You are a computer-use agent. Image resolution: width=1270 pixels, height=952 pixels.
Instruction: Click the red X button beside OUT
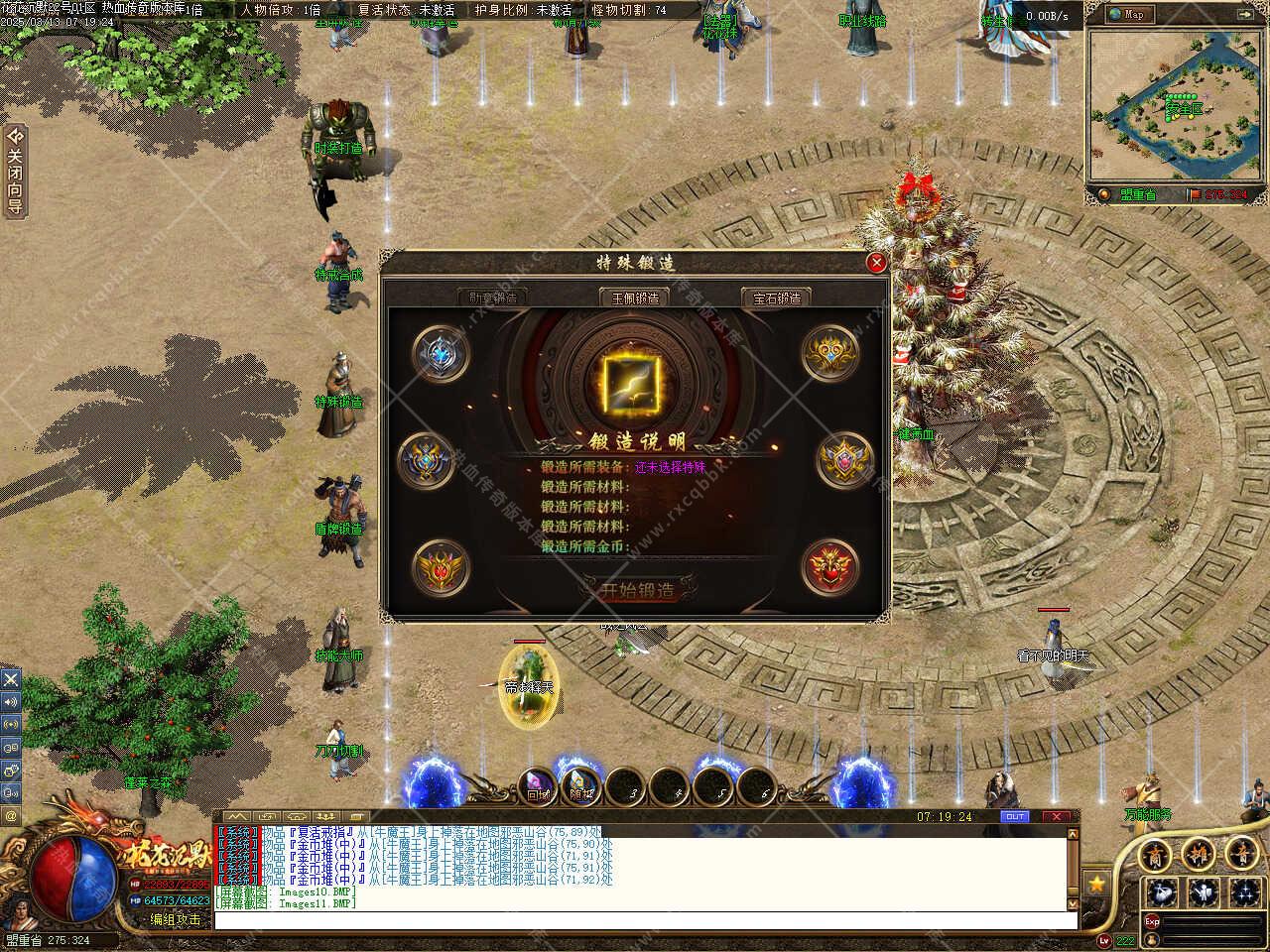[1056, 817]
